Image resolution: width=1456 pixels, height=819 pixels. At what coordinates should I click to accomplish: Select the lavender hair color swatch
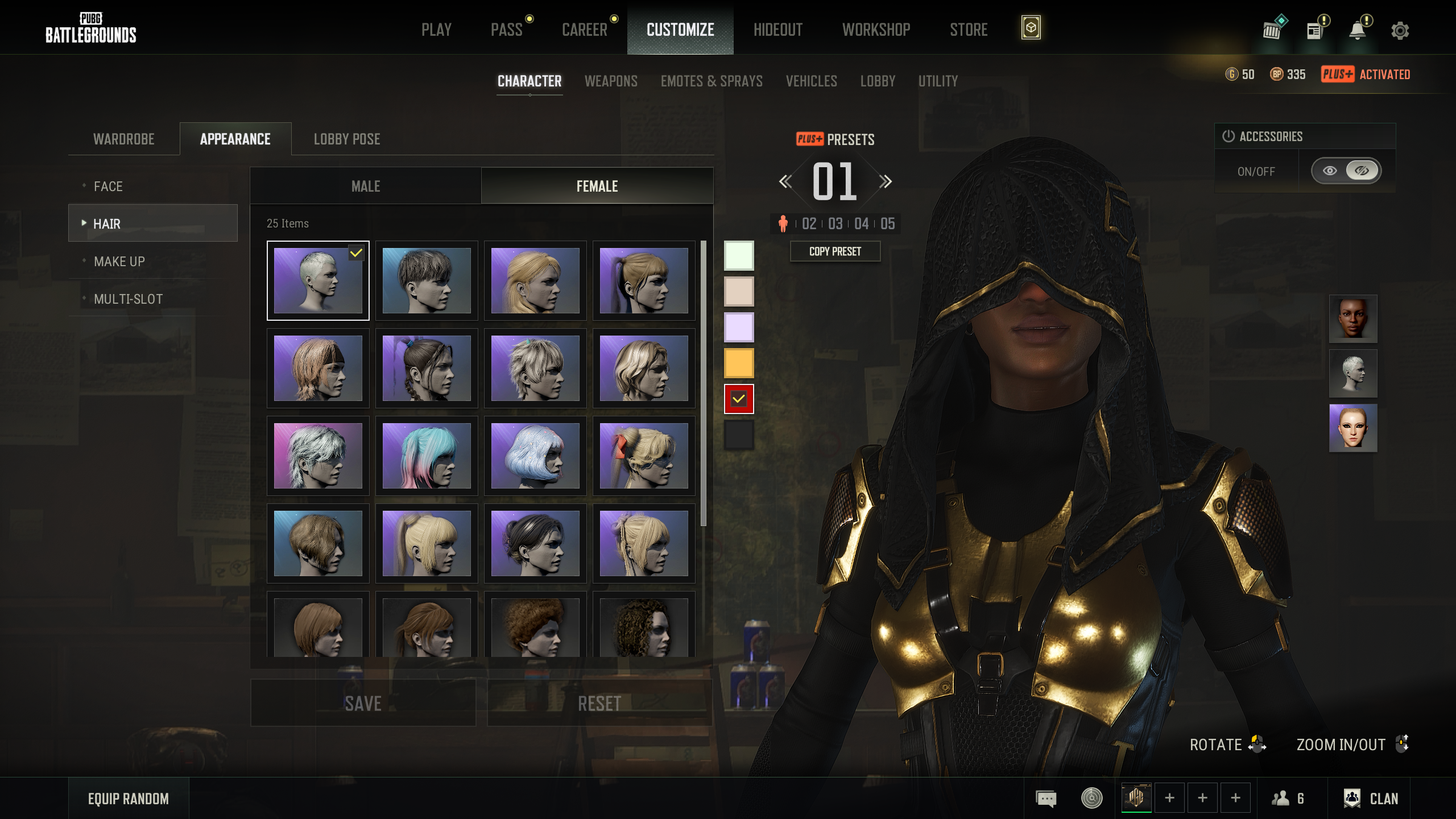coord(738,327)
